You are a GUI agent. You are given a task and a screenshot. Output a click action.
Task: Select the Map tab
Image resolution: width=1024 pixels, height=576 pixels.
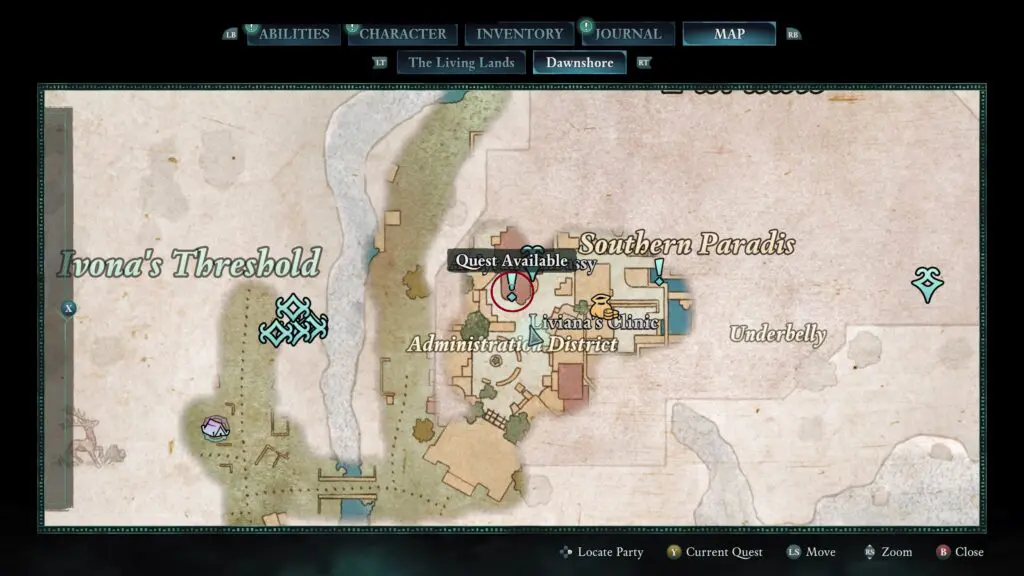tap(729, 34)
